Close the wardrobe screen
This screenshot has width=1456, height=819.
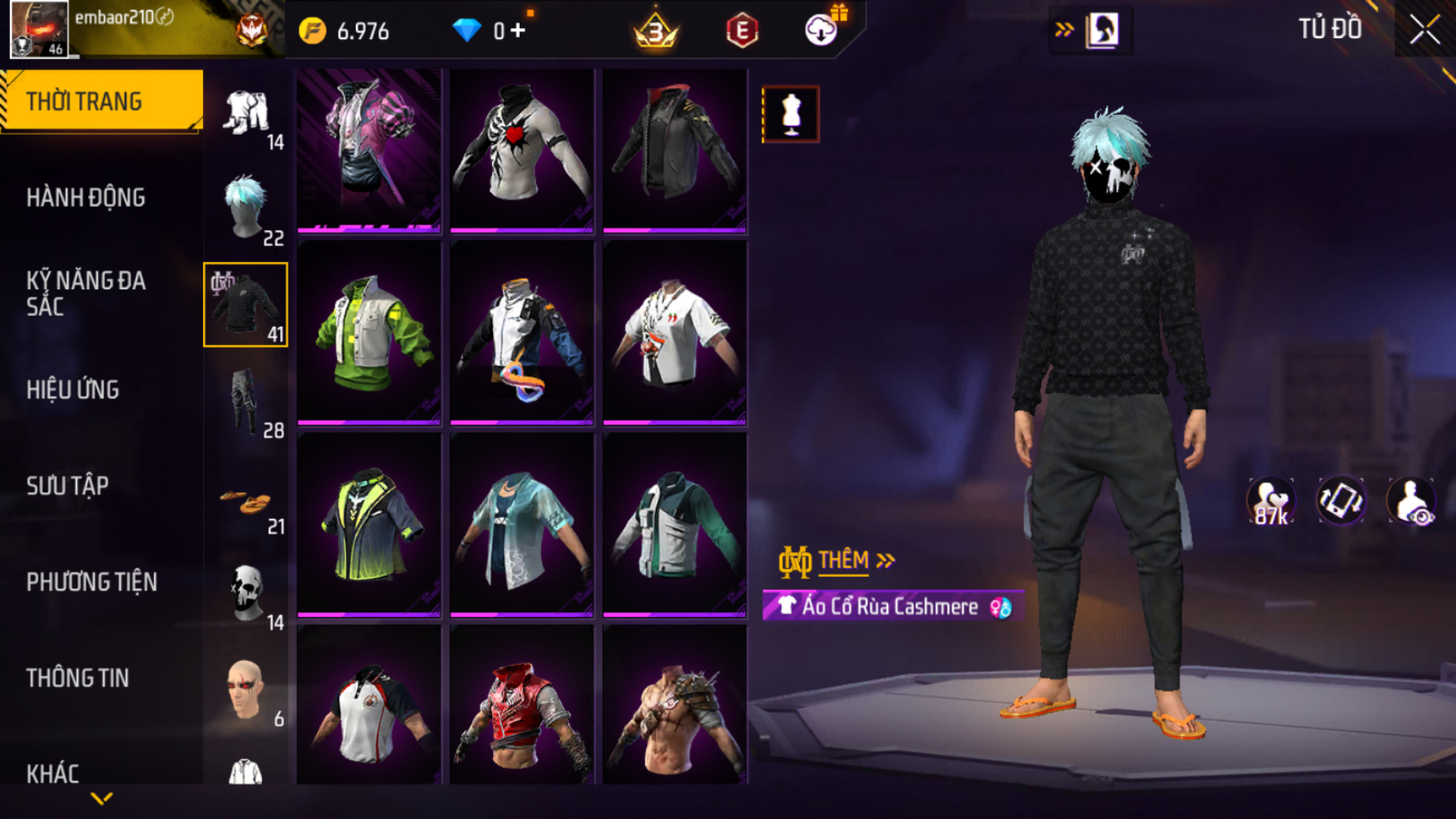coord(1424,30)
